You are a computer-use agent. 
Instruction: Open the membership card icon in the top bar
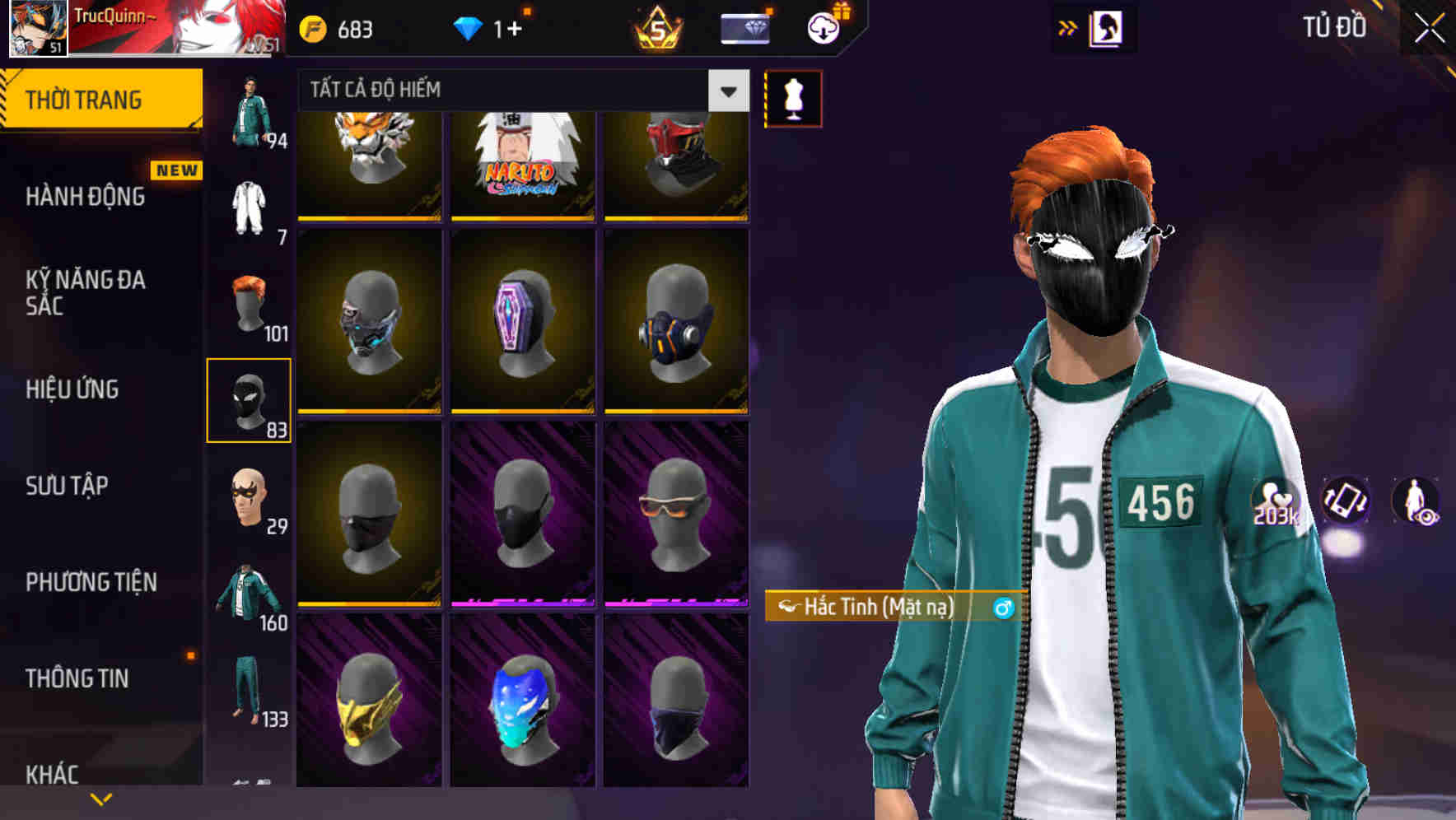coord(745,30)
